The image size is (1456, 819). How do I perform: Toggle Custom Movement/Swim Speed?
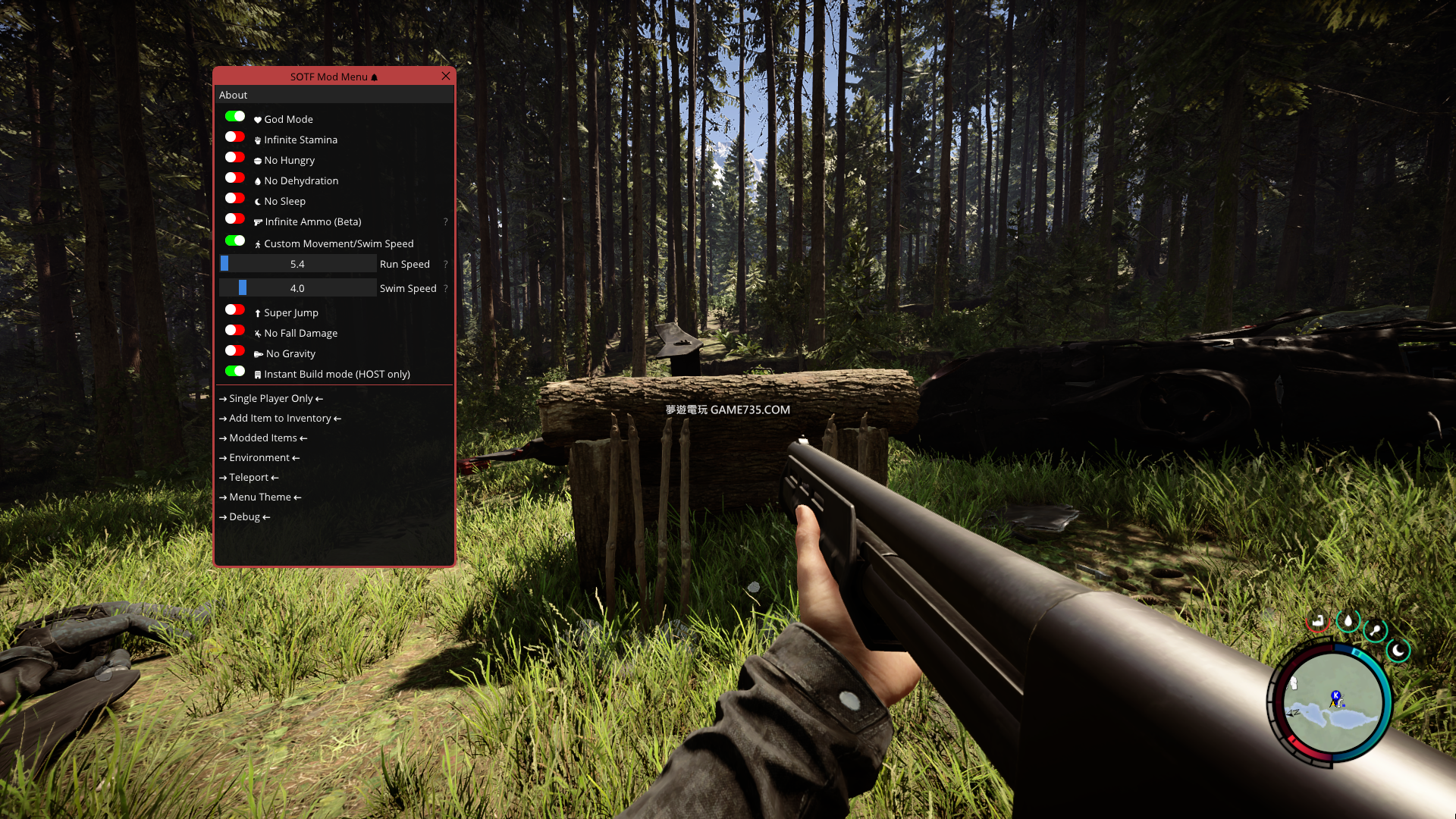(235, 241)
